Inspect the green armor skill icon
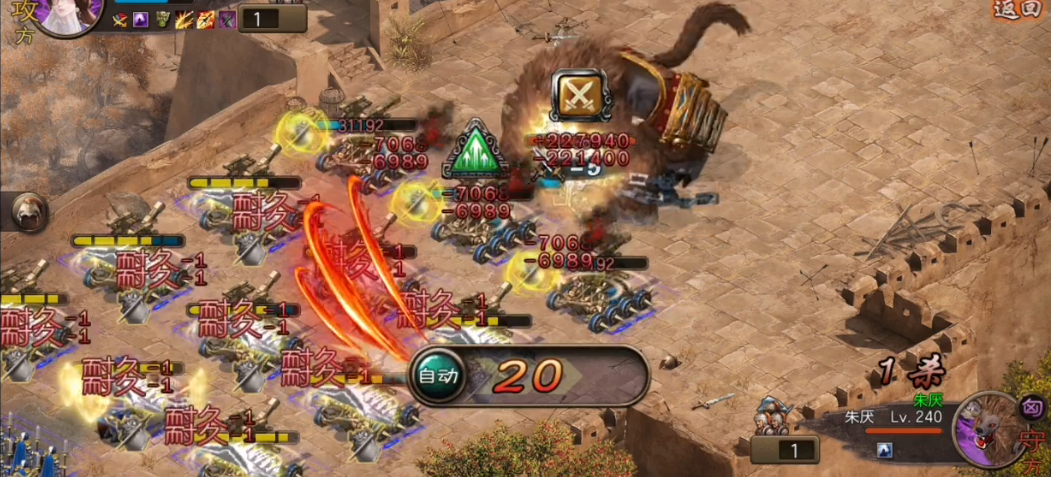Viewport: 1051px width, 477px height. click(162, 19)
